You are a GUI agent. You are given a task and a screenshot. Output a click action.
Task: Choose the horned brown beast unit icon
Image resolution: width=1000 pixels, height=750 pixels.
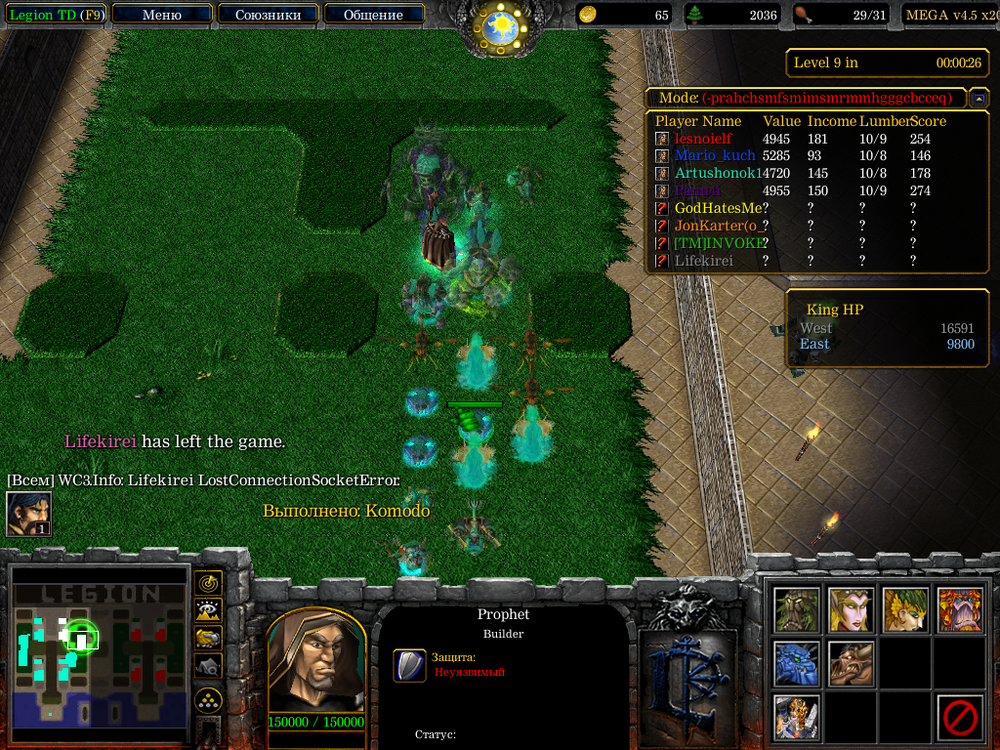pos(851,664)
